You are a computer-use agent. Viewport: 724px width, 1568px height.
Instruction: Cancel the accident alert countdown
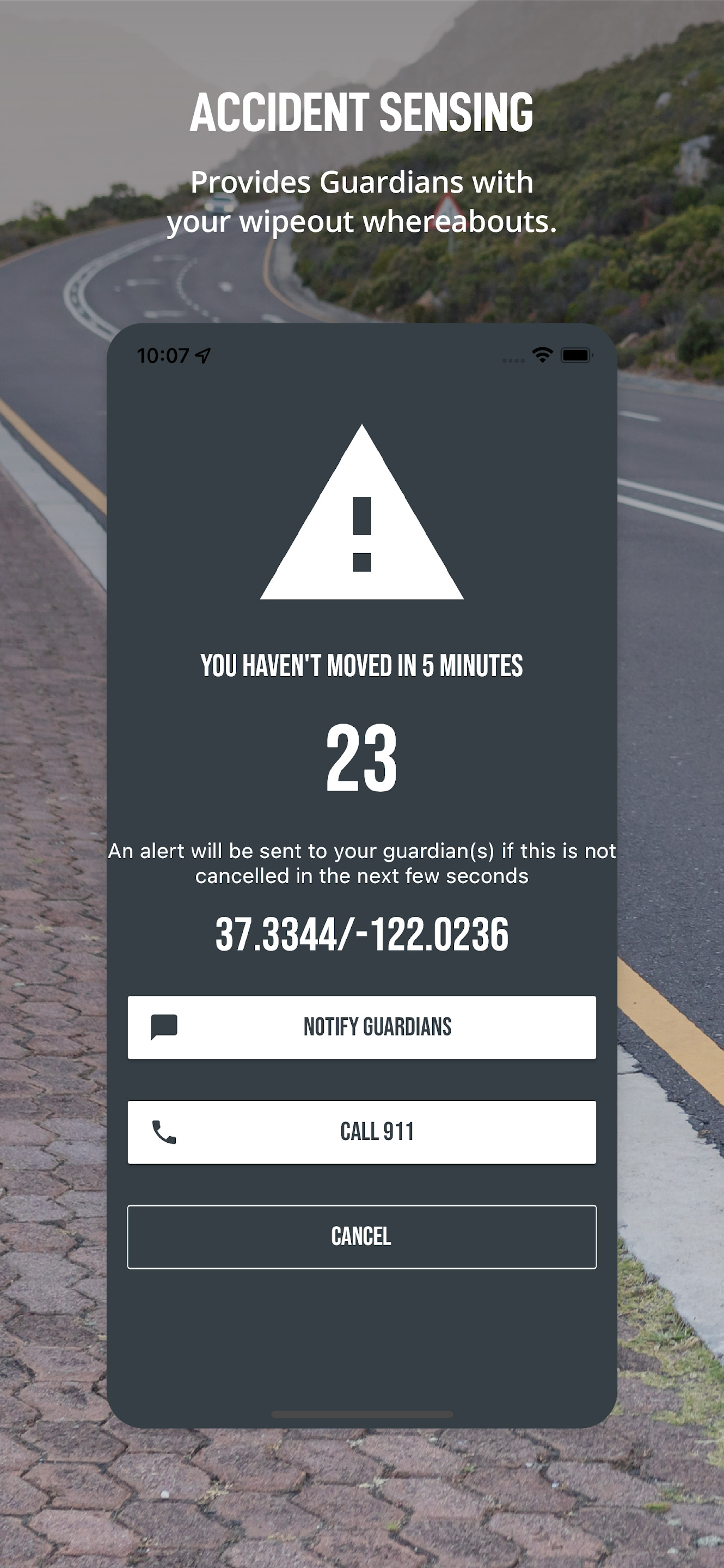pos(361,1236)
